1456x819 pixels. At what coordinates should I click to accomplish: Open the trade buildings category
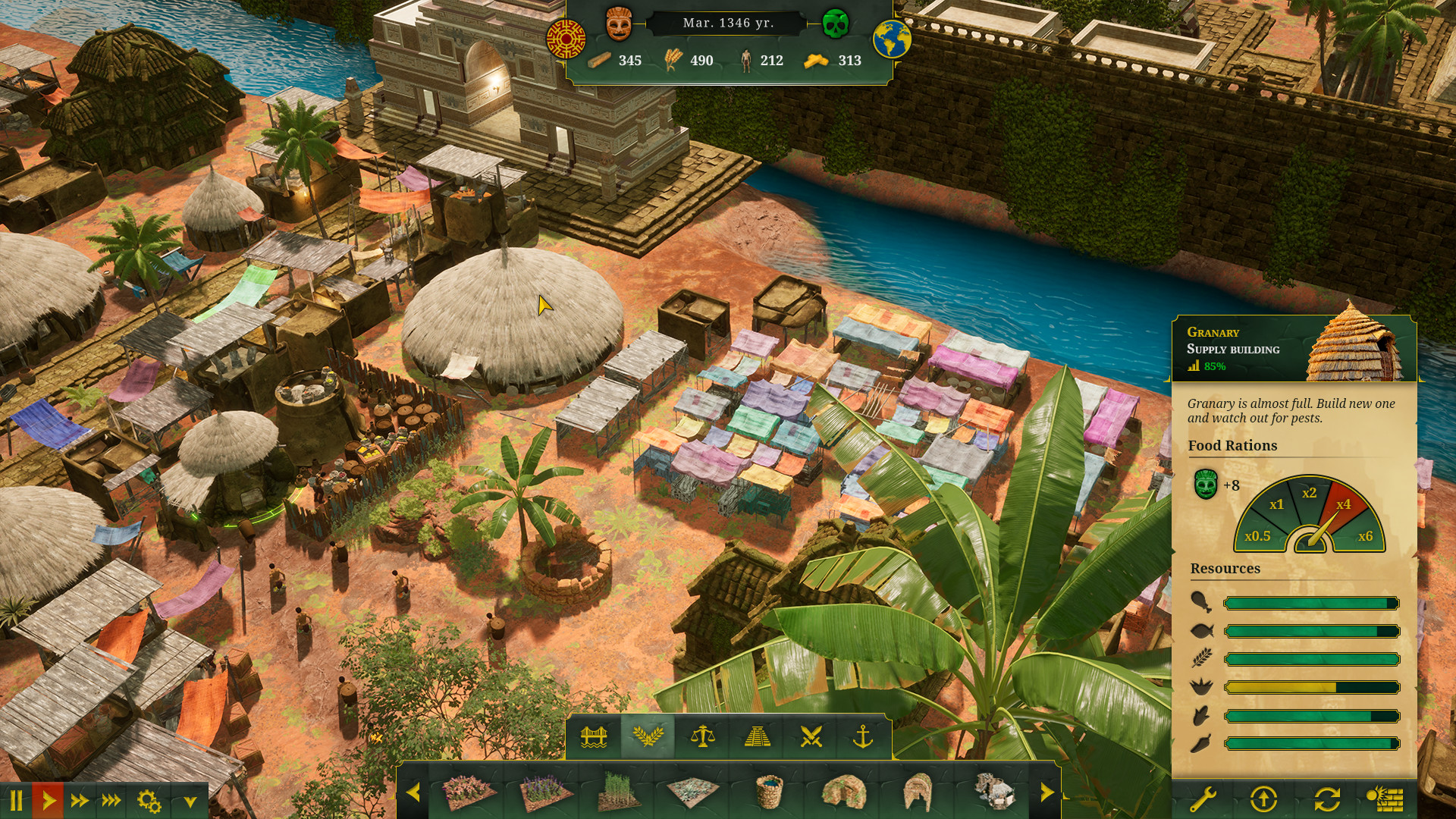pos(704,737)
